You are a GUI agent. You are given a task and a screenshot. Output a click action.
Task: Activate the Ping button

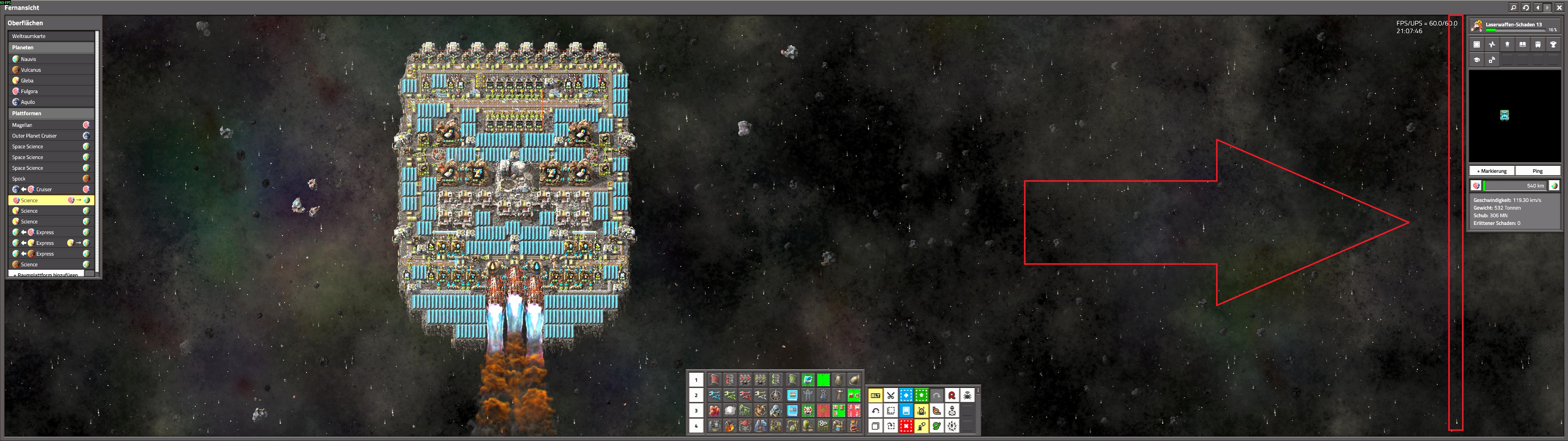click(x=1538, y=171)
